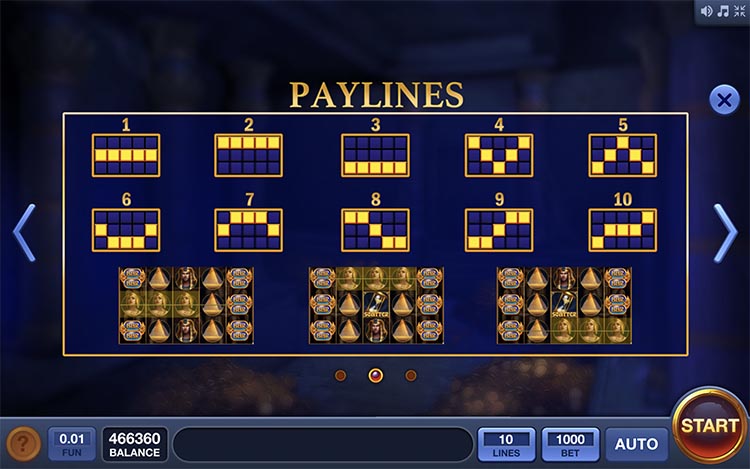Select the first page indicator dot

(x=340, y=375)
